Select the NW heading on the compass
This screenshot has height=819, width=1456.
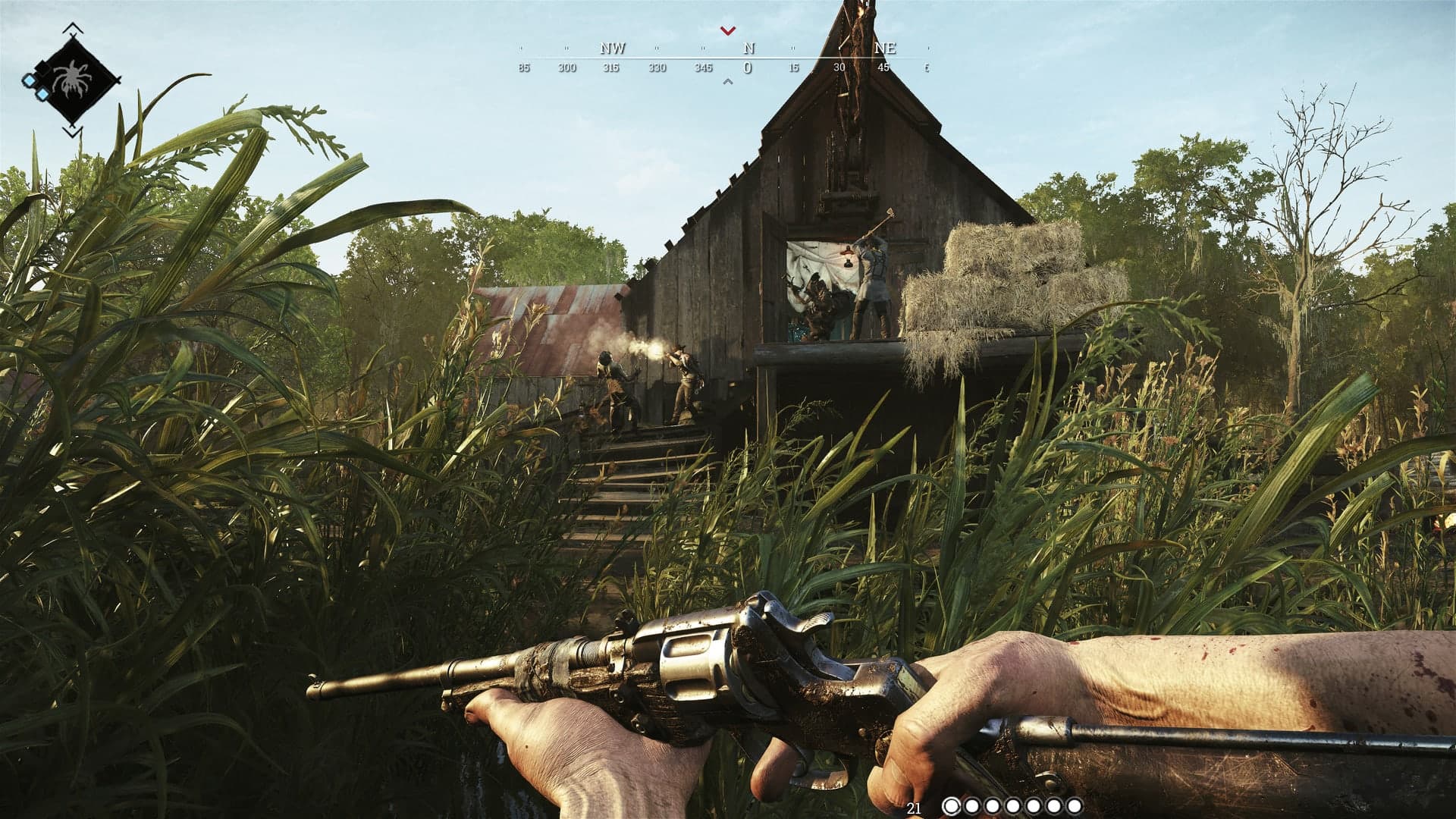point(612,49)
